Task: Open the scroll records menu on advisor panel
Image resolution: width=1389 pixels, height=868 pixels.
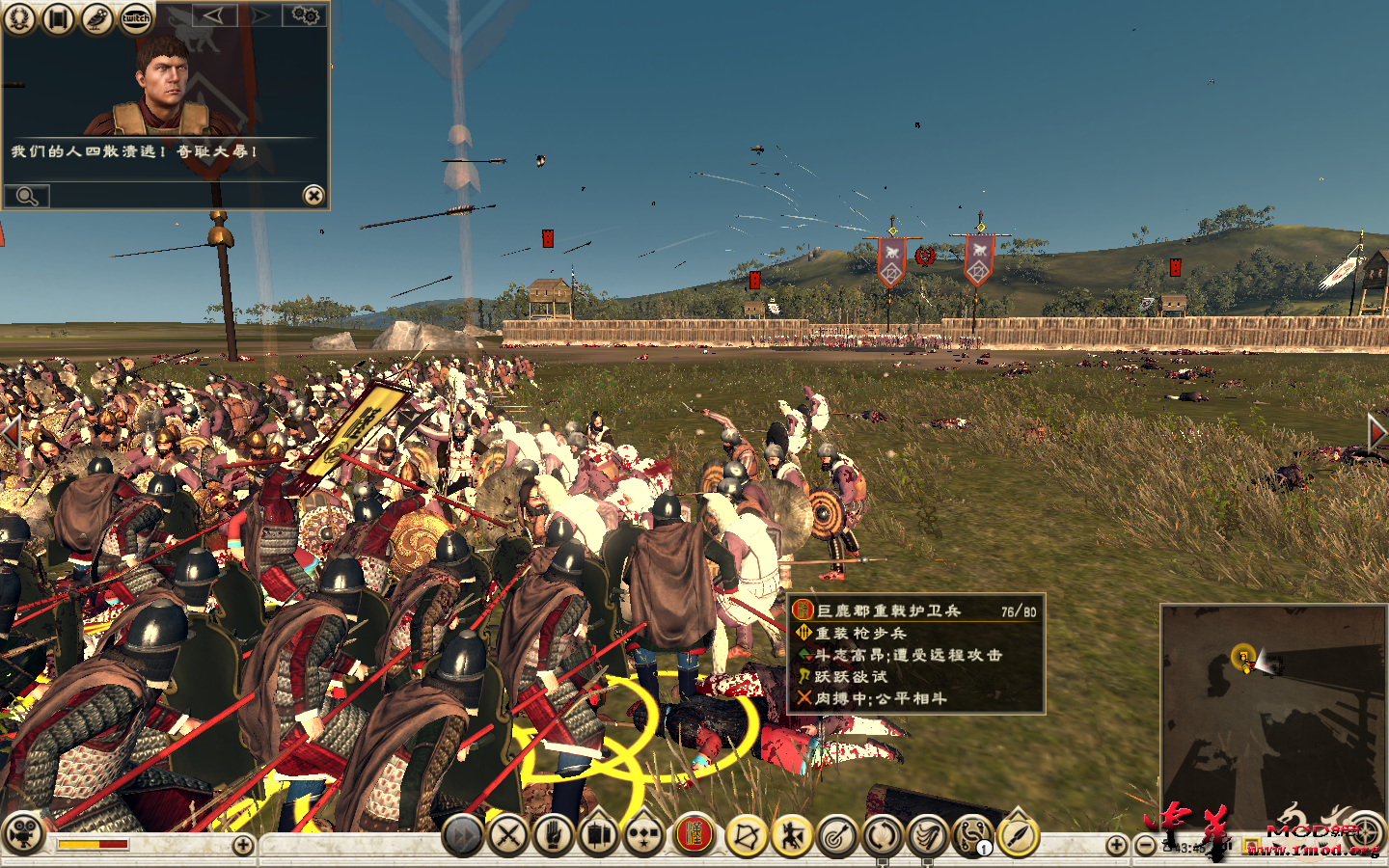Action: [57, 18]
